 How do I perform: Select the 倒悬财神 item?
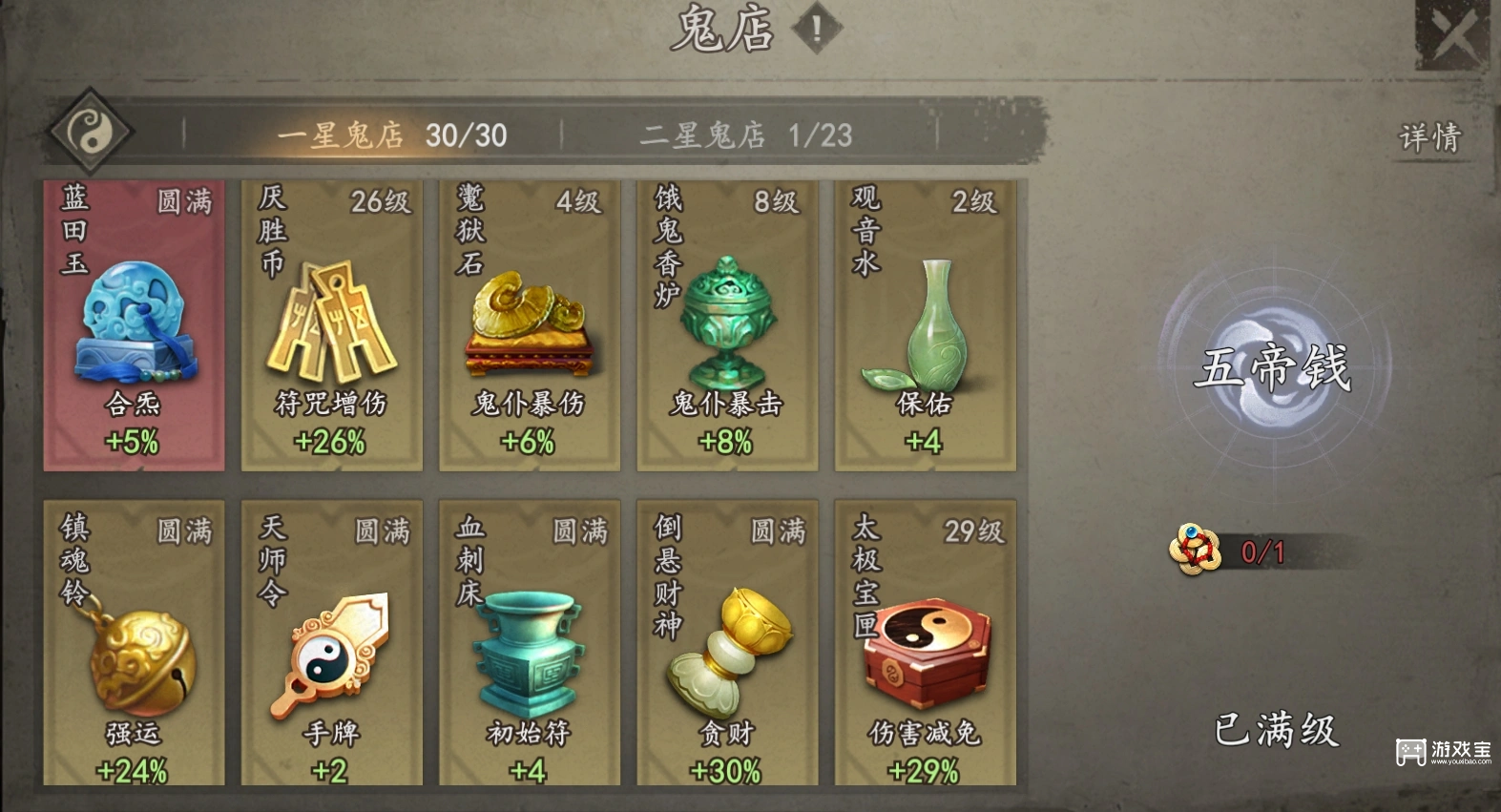coord(728,644)
